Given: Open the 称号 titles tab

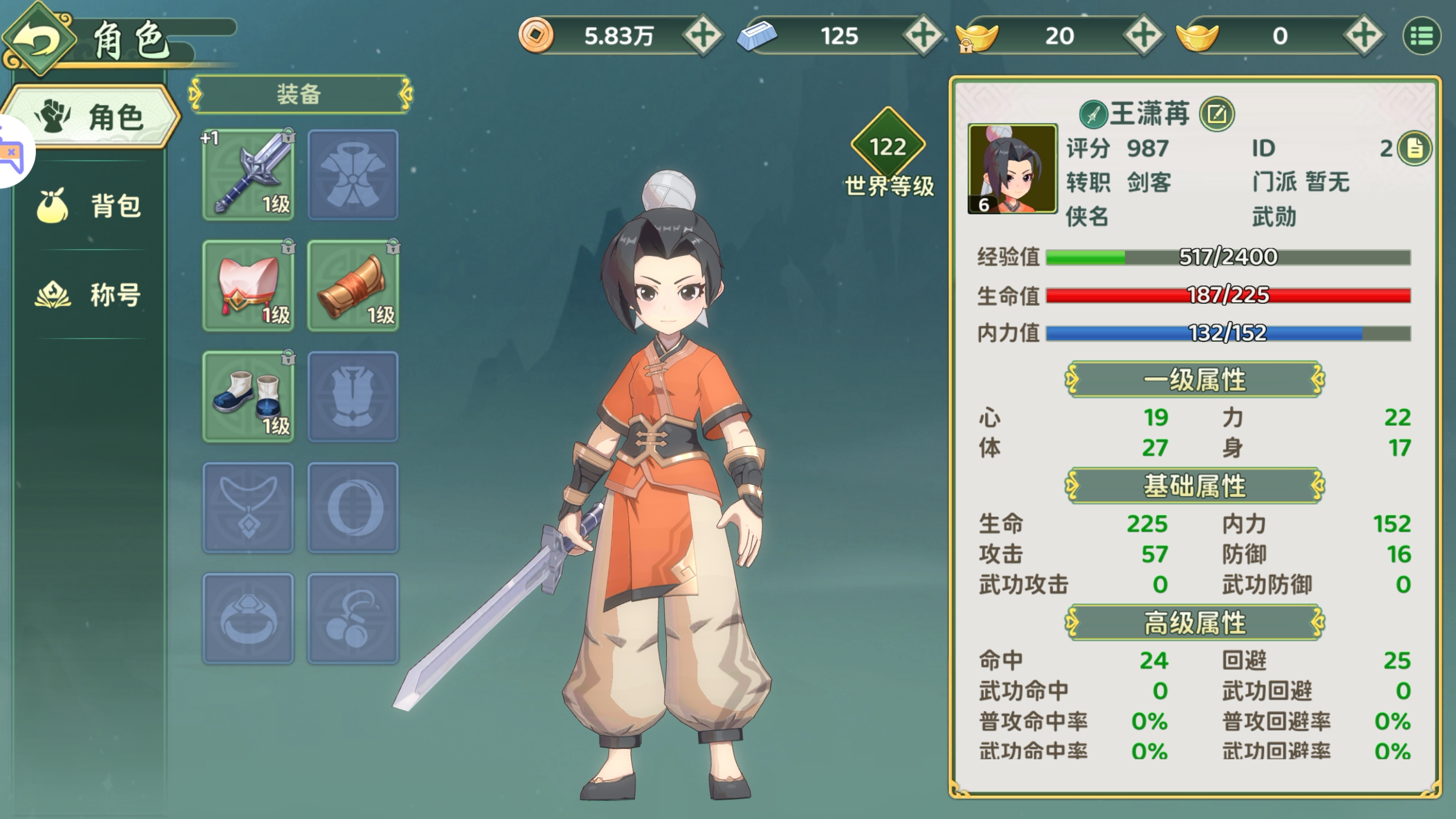Looking at the screenshot, I should [90, 294].
